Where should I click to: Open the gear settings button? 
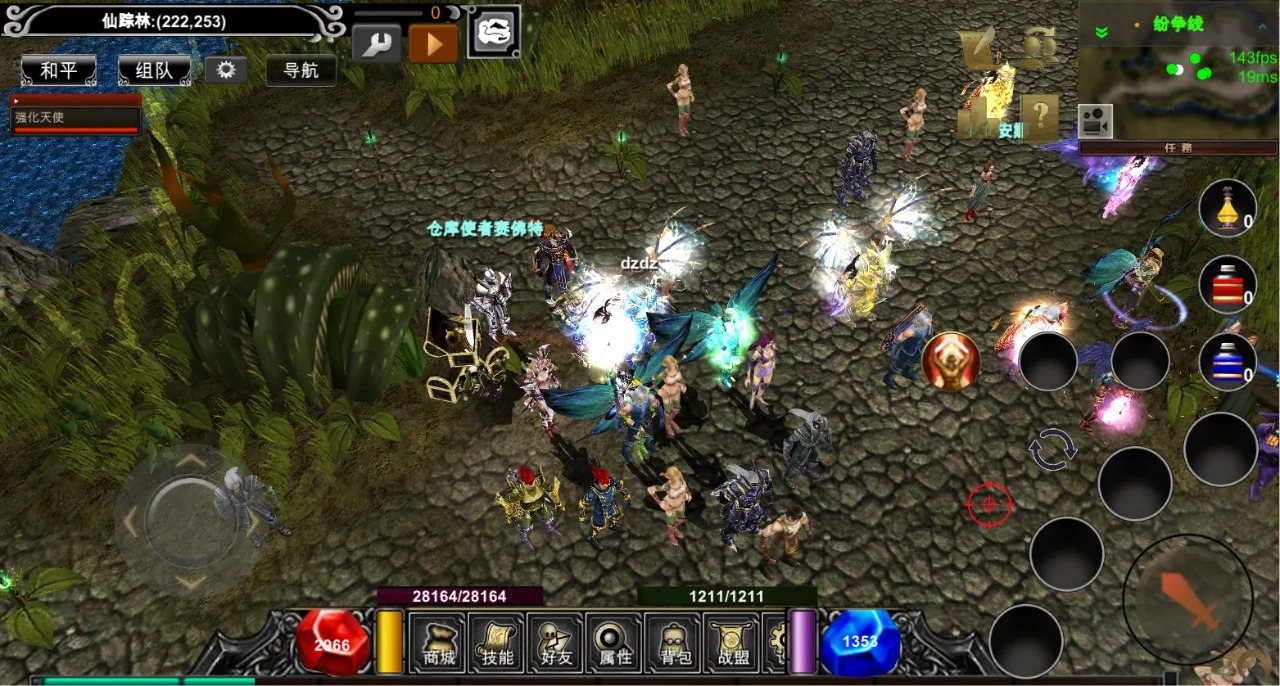click(x=226, y=70)
